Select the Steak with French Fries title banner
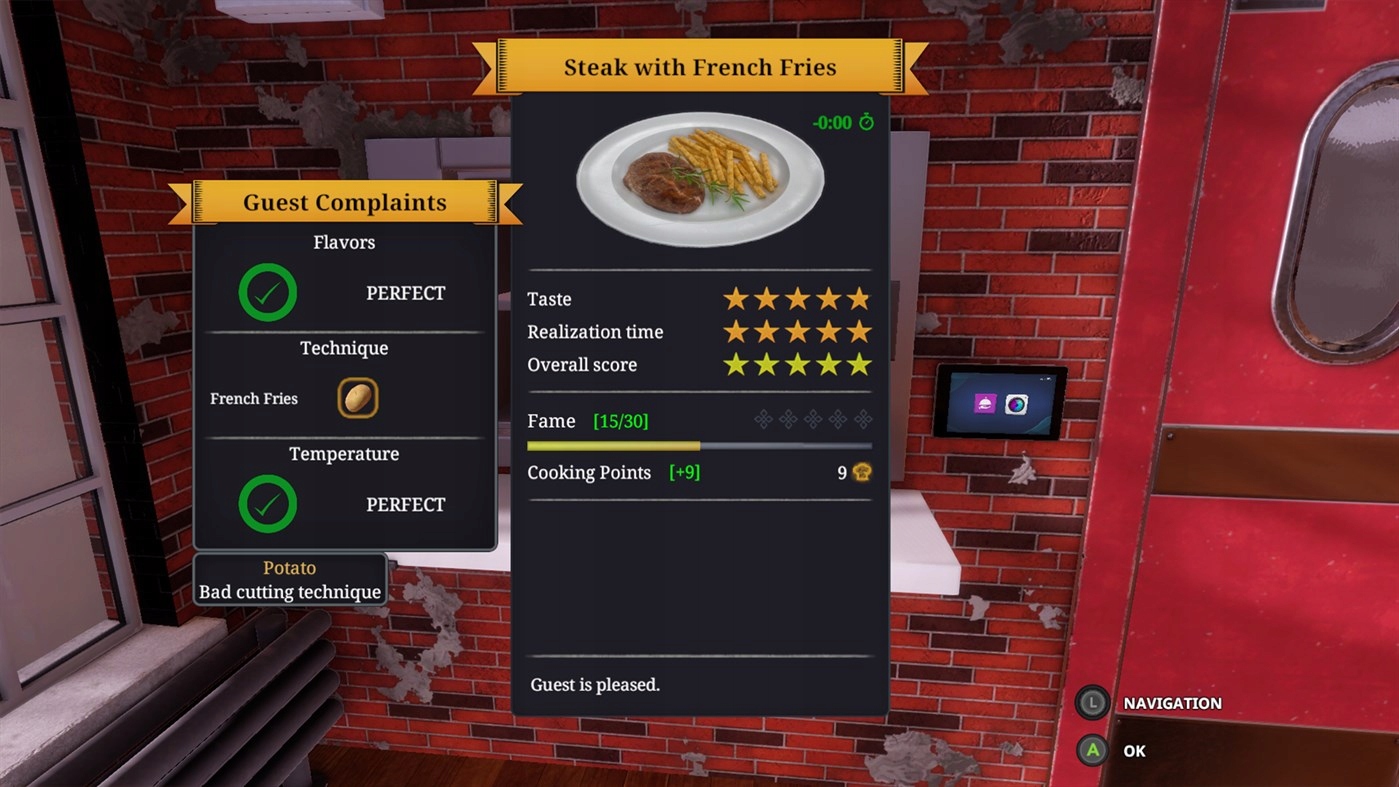Viewport: 1399px width, 787px height. tap(700, 67)
